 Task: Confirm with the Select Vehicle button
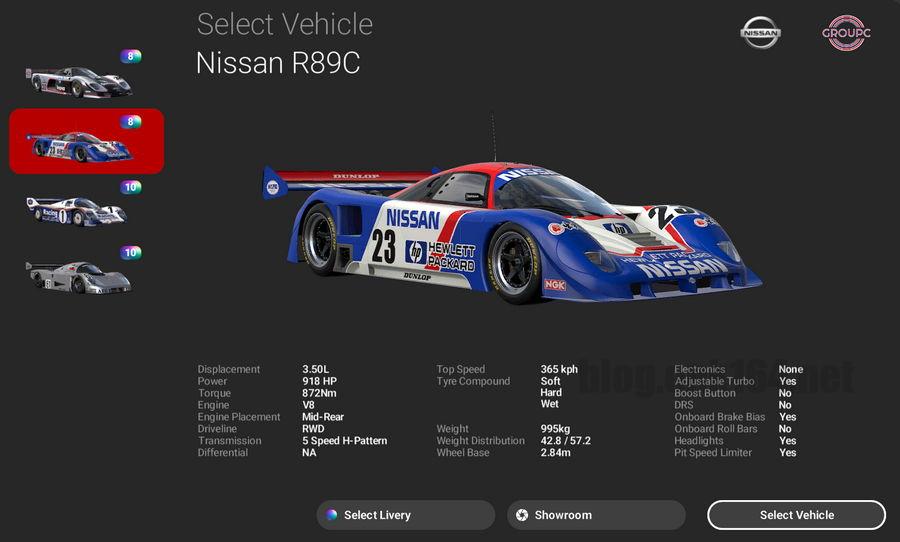(x=796, y=515)
